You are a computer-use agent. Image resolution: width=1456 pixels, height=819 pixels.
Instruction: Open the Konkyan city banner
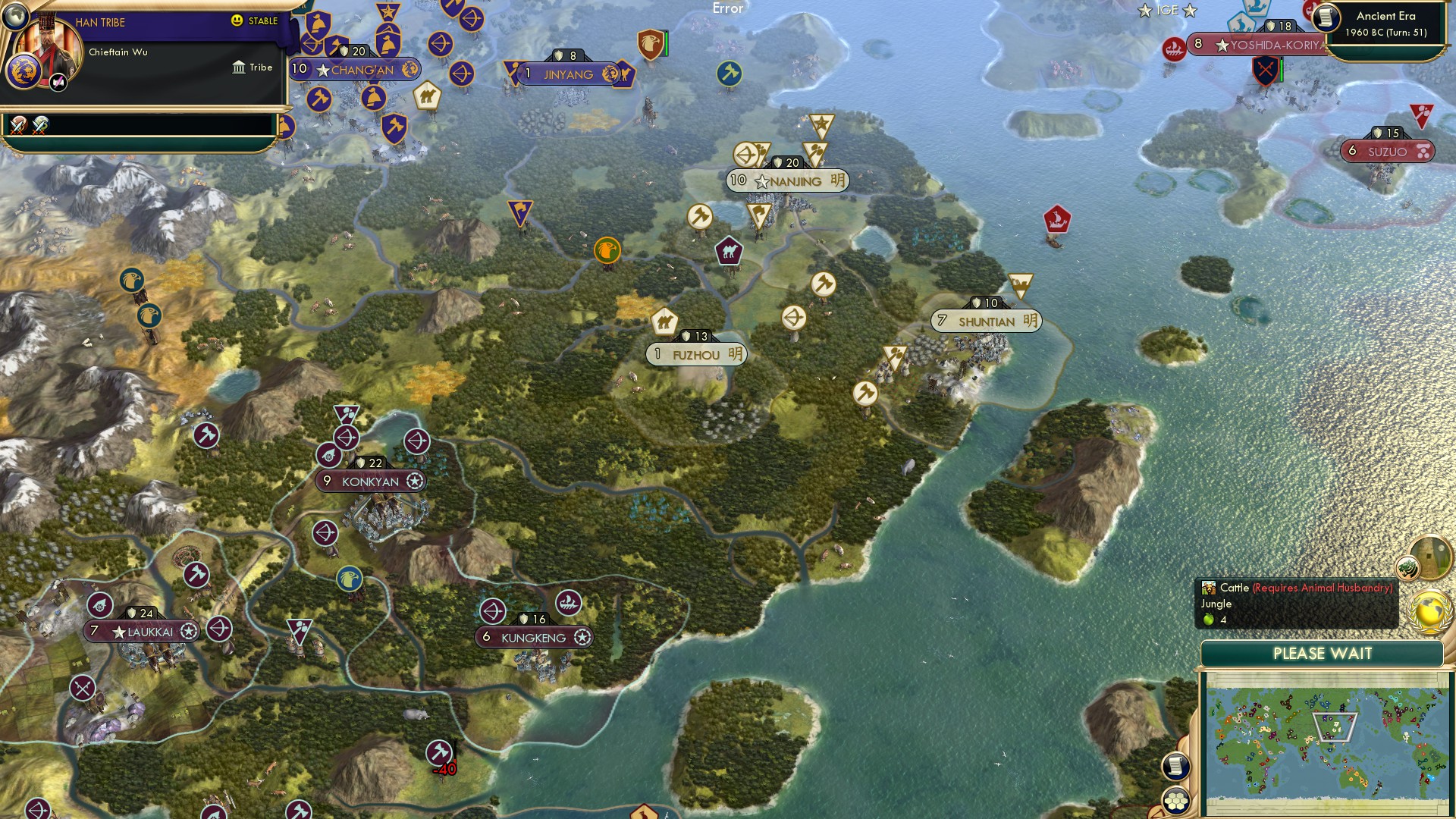(x=371, y=480)
